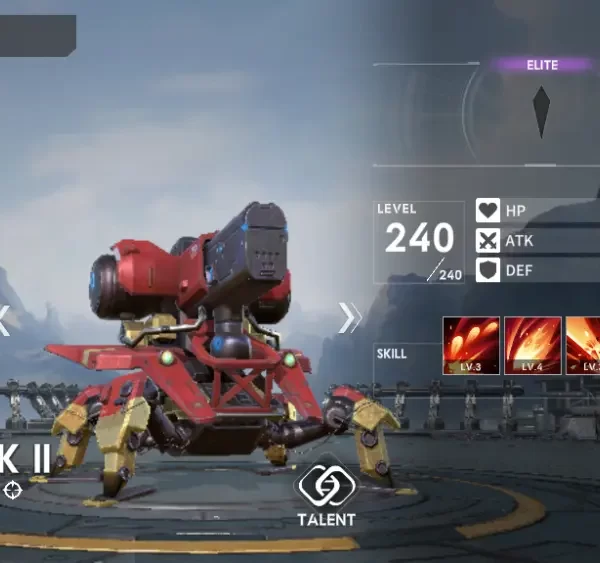Go to the previous unit with left arrow
The height and width of the screenshot is (563, 600).
click(4, 319)
